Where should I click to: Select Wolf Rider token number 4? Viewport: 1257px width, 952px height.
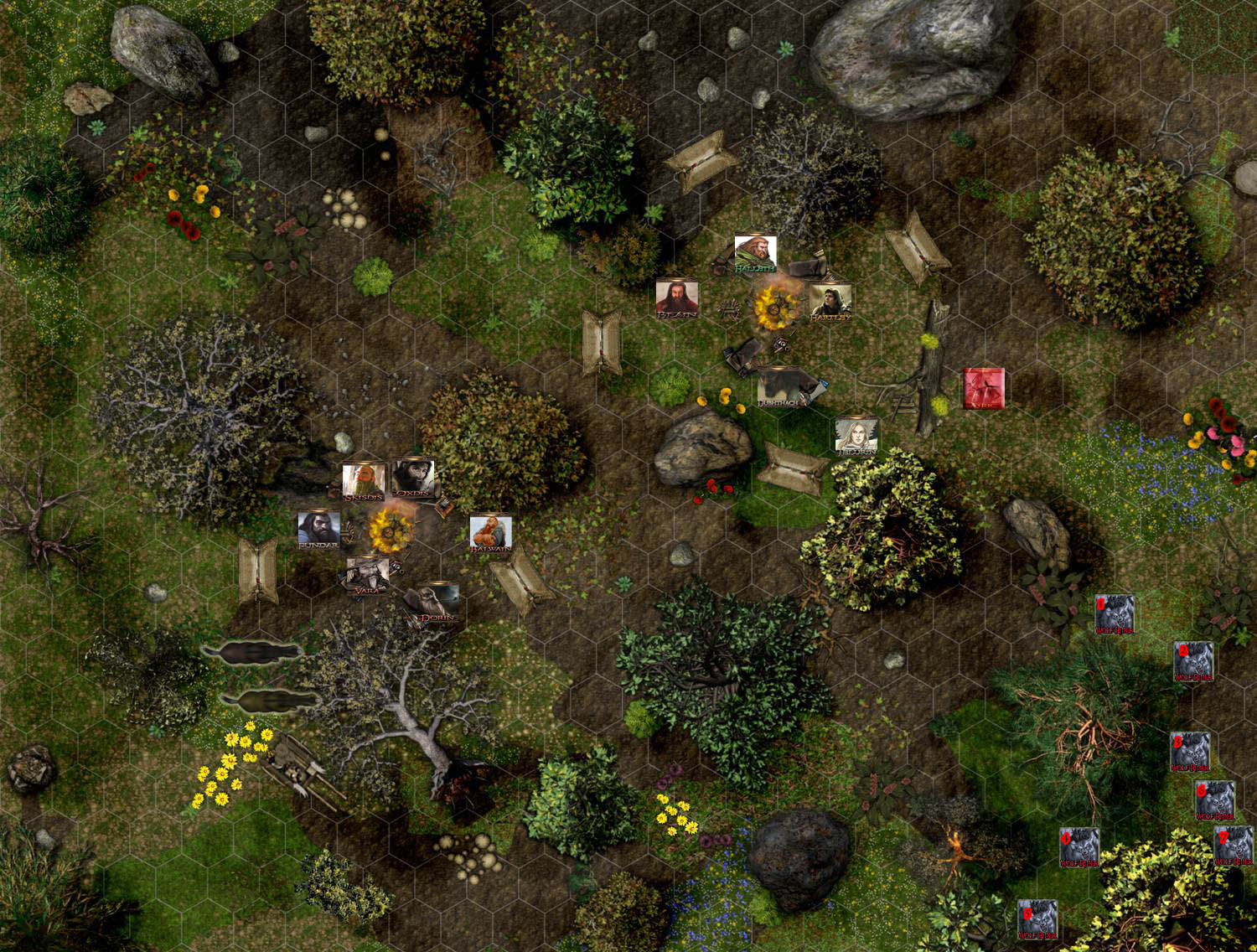pyautogui.click(x=1079, y=847)
